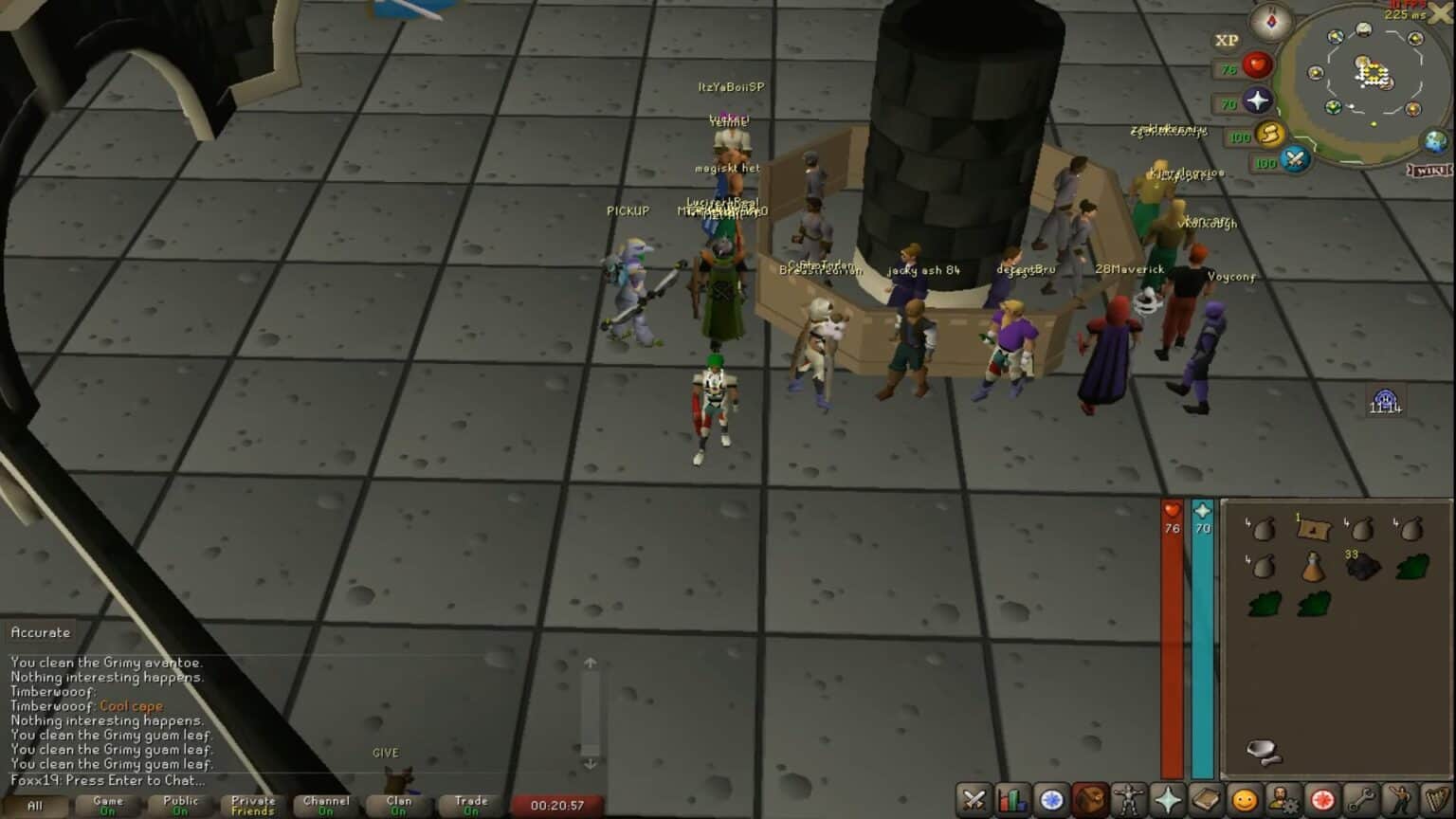
Task: Open the Emotes panel
Action: (1398, 797)
